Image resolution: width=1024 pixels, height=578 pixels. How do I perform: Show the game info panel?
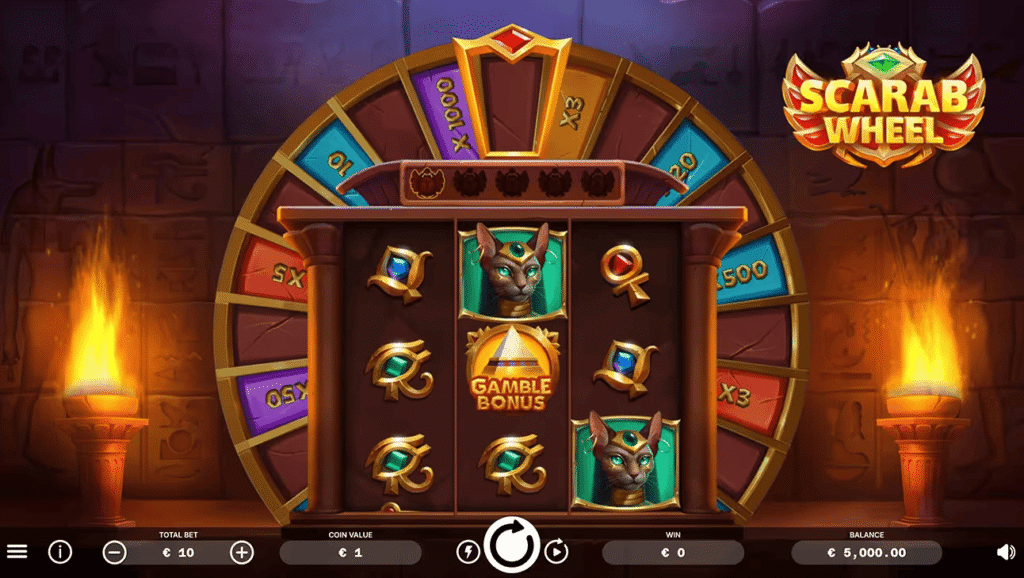60,551
